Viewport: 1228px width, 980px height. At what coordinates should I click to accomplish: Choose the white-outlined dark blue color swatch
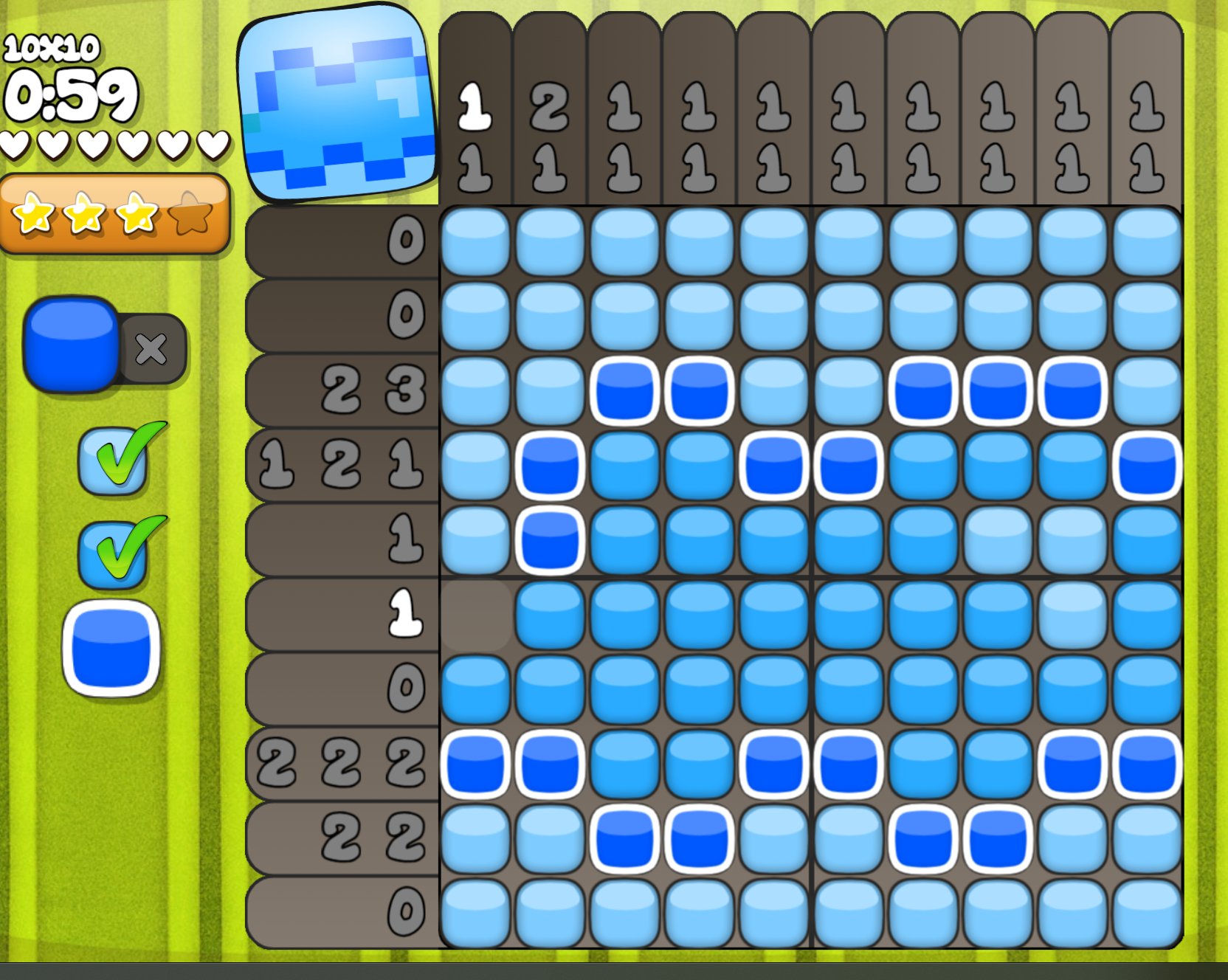tap(111, 649)
